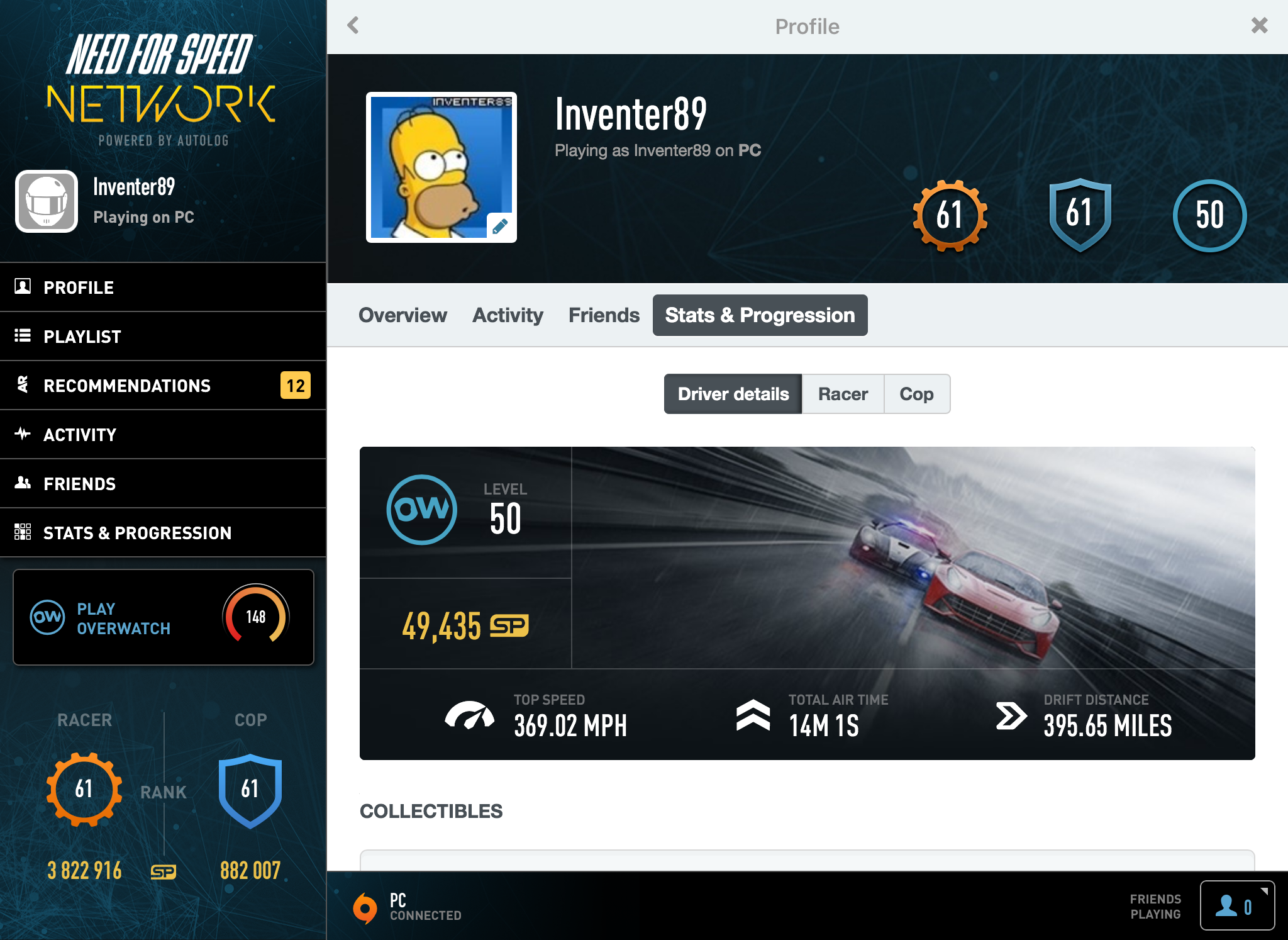This screenshot has width=1288, height=940.
Task: Click the orange racer gear badge showing 61
Action: [950, 215]
